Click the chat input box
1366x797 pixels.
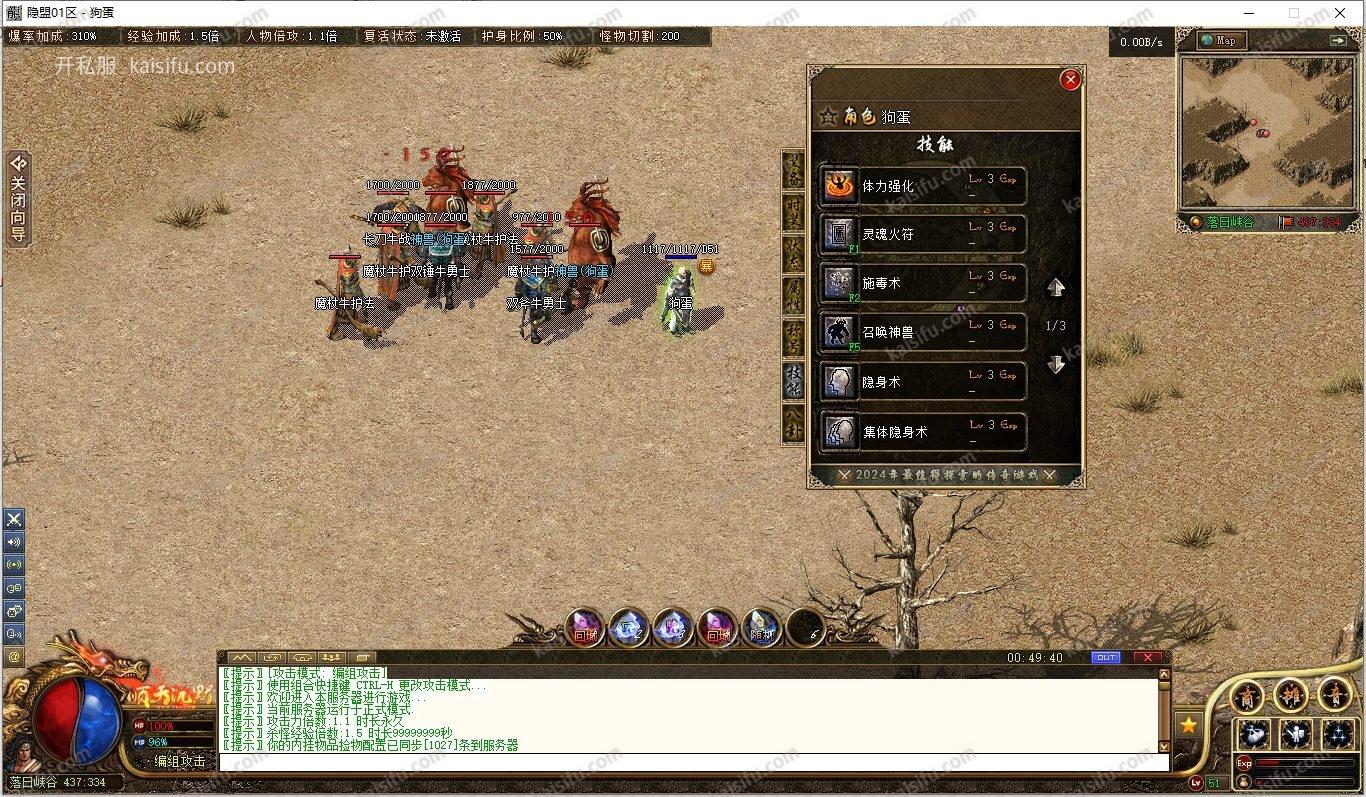pyautogui.click(x=690, y=762)
